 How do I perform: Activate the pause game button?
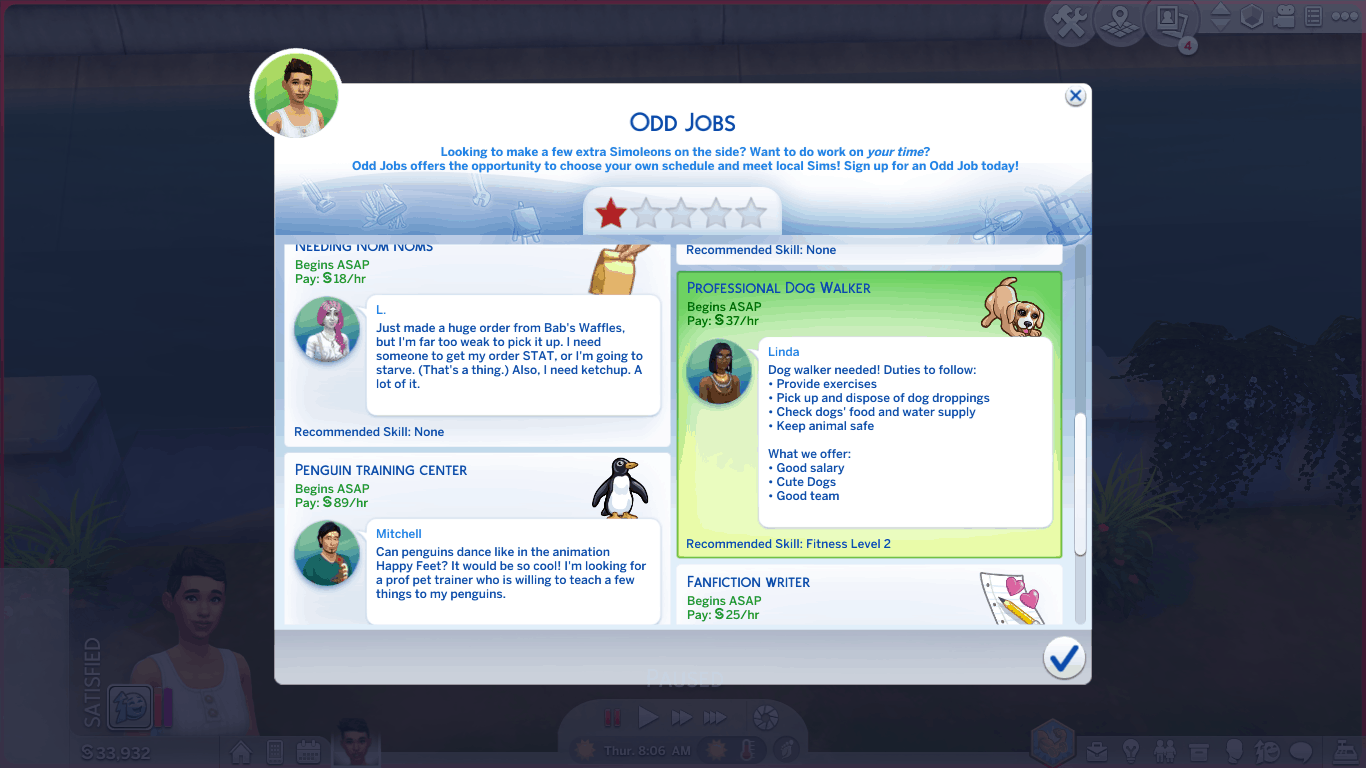pos(612,718)
